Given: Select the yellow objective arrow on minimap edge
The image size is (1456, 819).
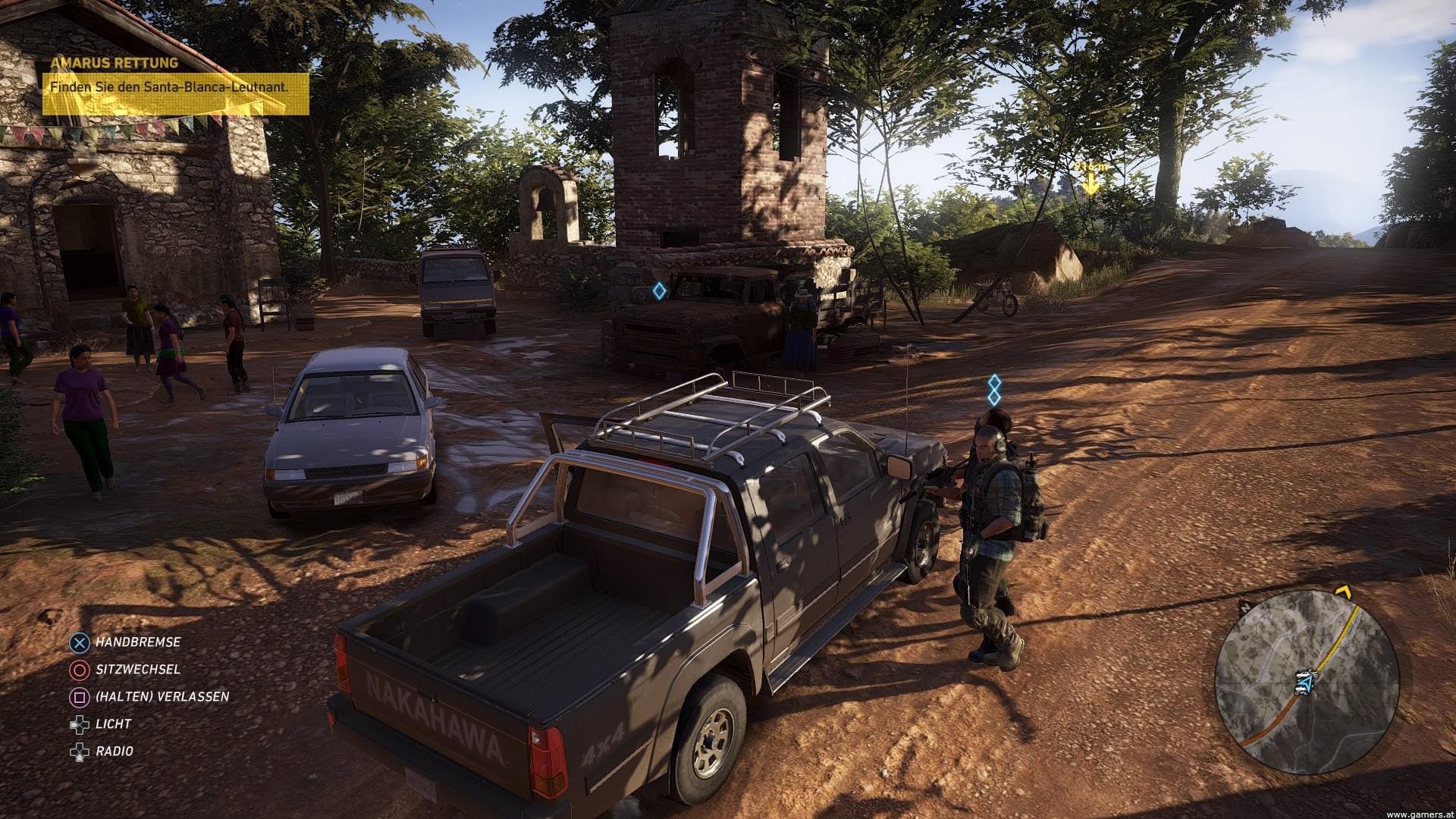Looking at the screenshot, I should point(1344,591).
